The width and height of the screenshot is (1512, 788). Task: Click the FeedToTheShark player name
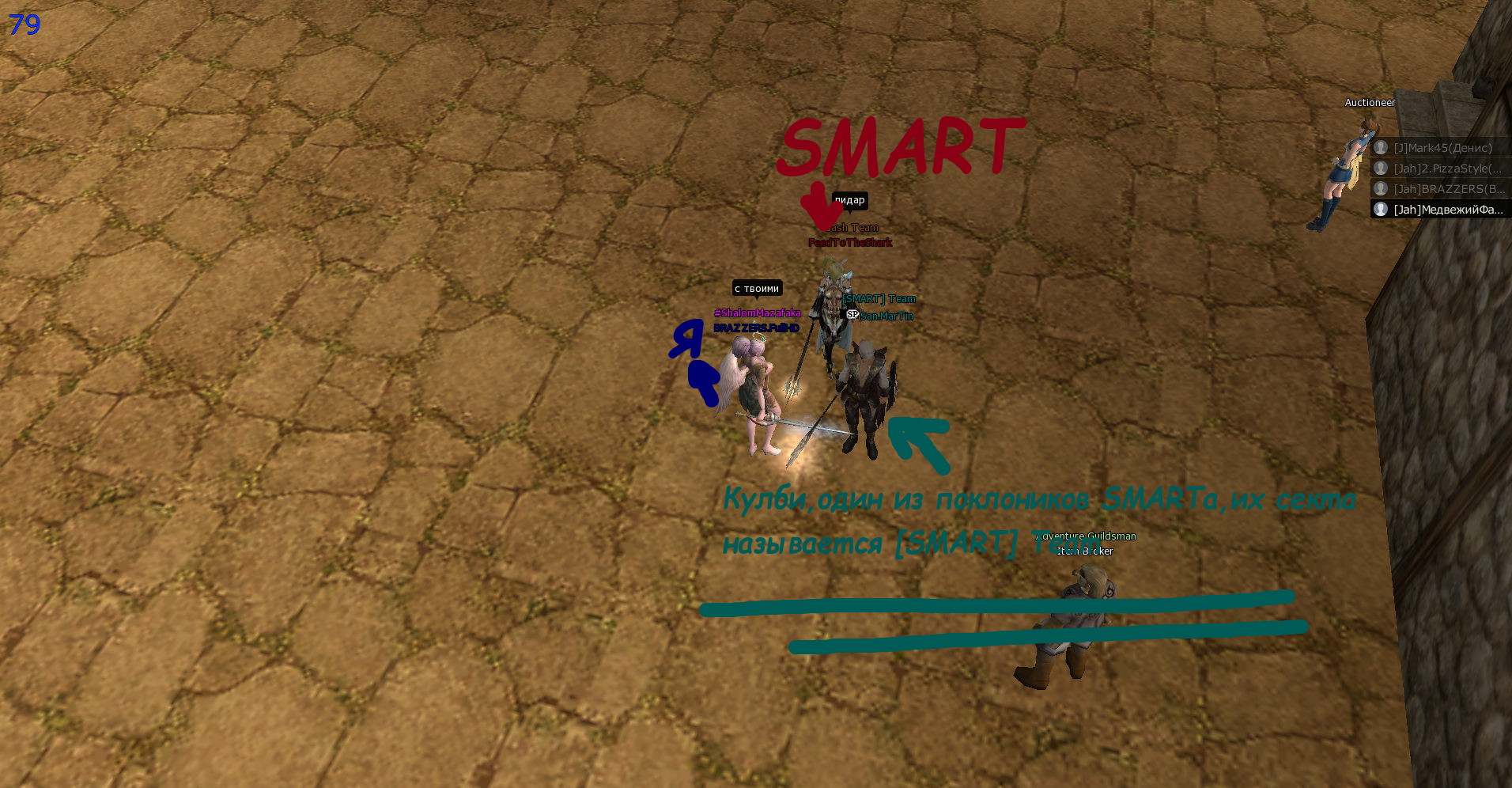(x=849, y=243)
